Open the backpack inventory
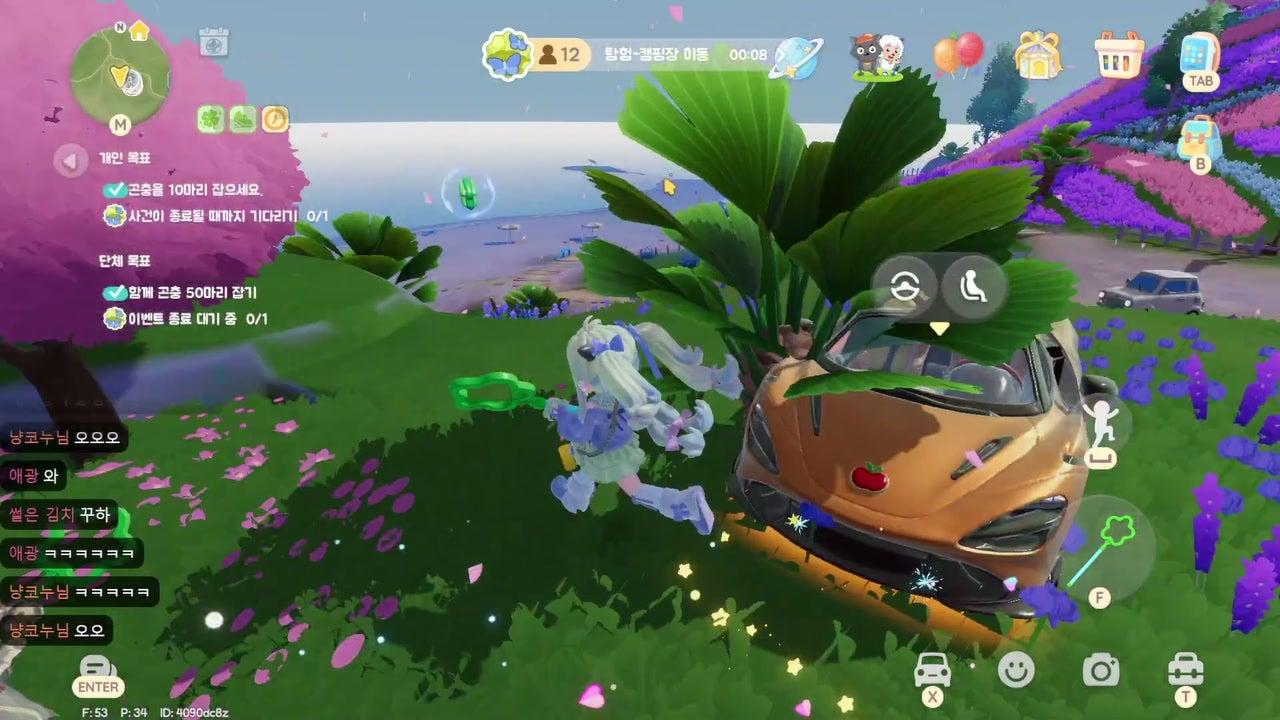 (x=1199, y=140)
